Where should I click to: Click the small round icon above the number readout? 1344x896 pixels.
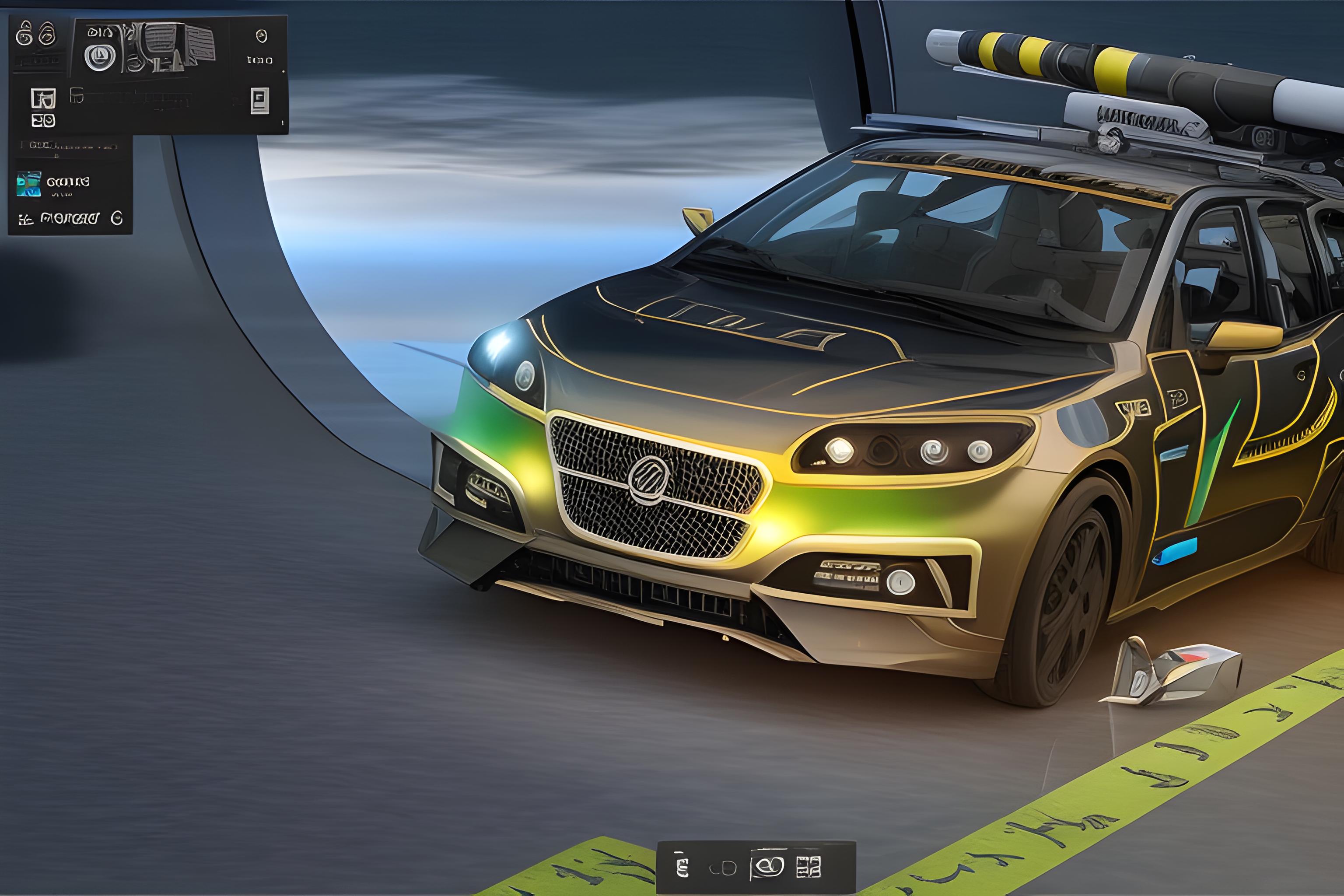pyautogui.click(x=261, y=37)
